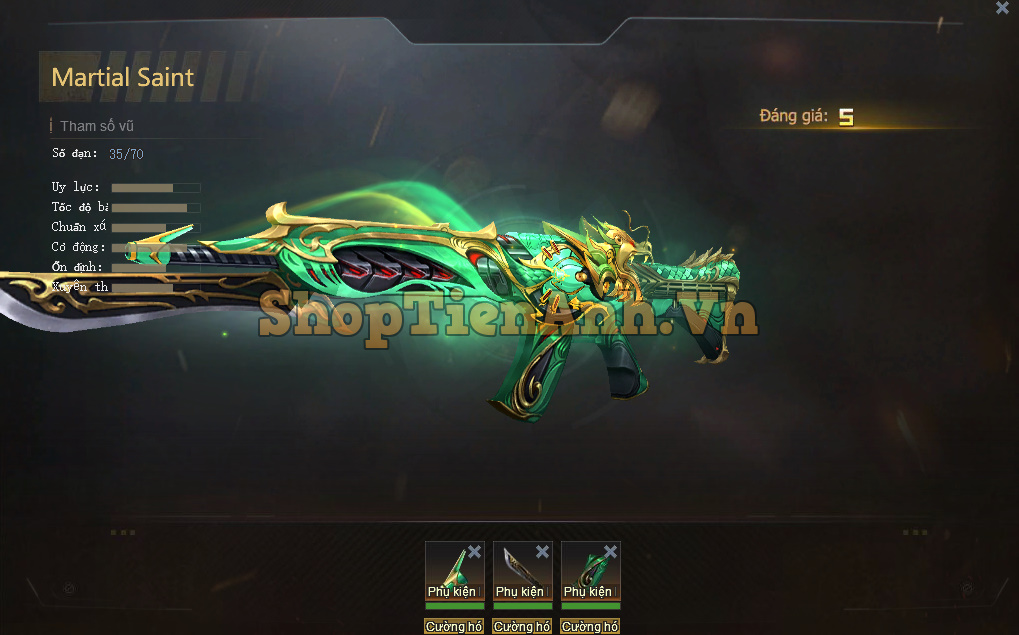Viewport: 1019px width, 635px height.
Task: Remove the green sight accessory
Action: (474, 552)
